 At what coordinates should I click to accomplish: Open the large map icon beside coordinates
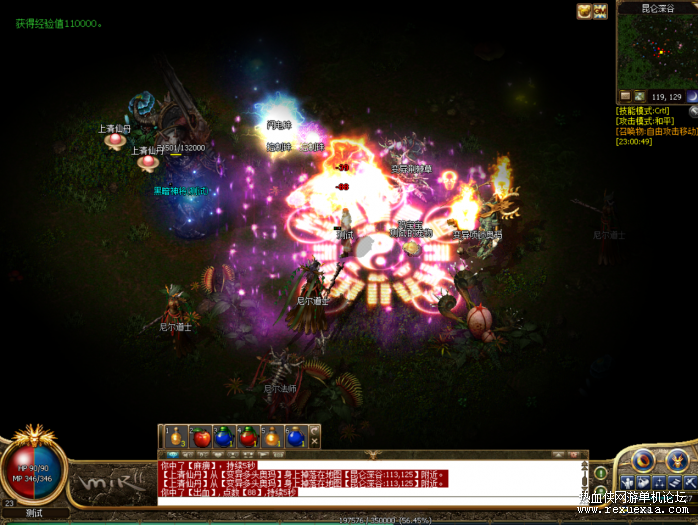pyautogui.click(x=641, y=96)
